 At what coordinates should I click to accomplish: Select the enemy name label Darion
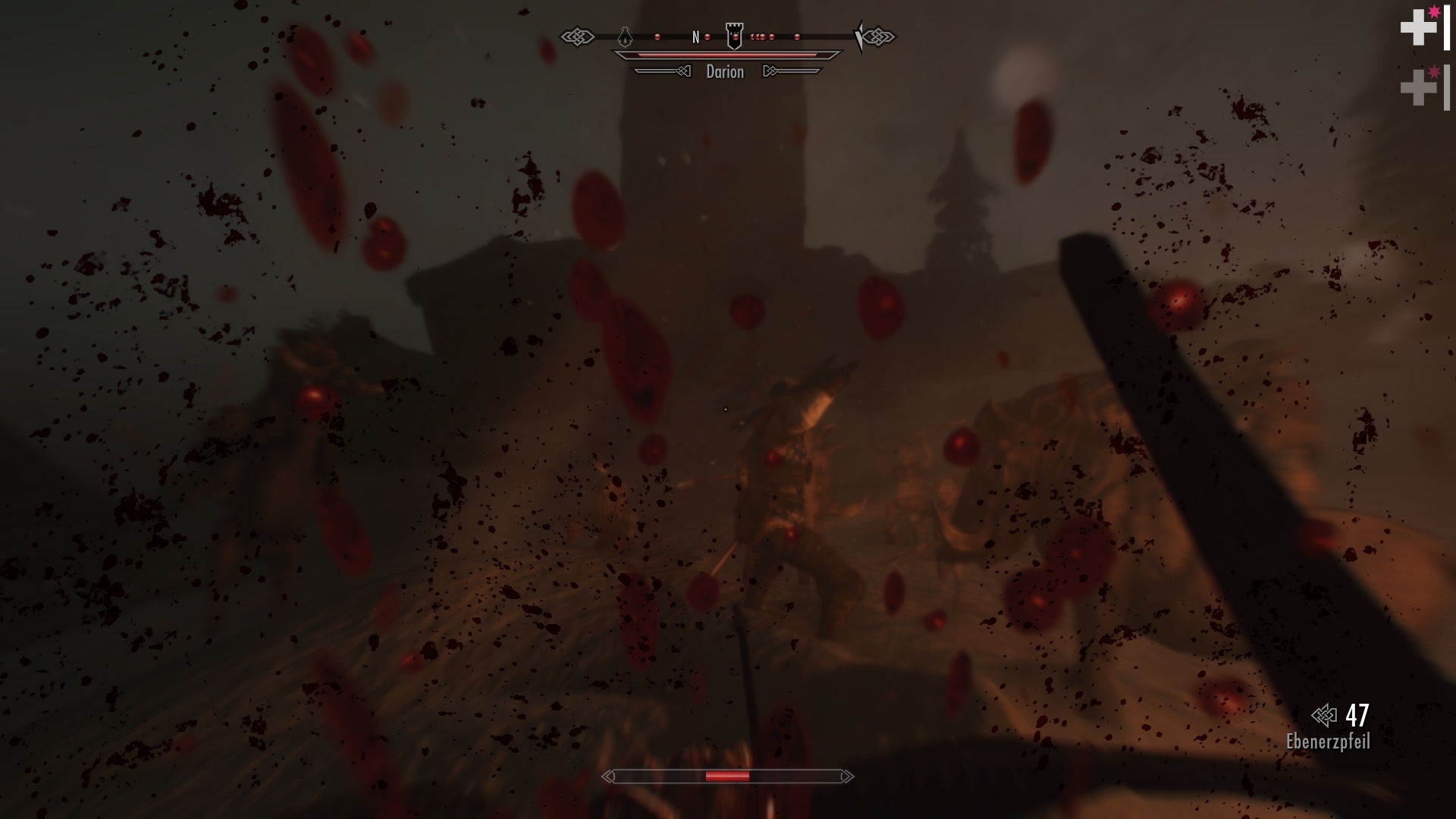click(x=726, y=71)
